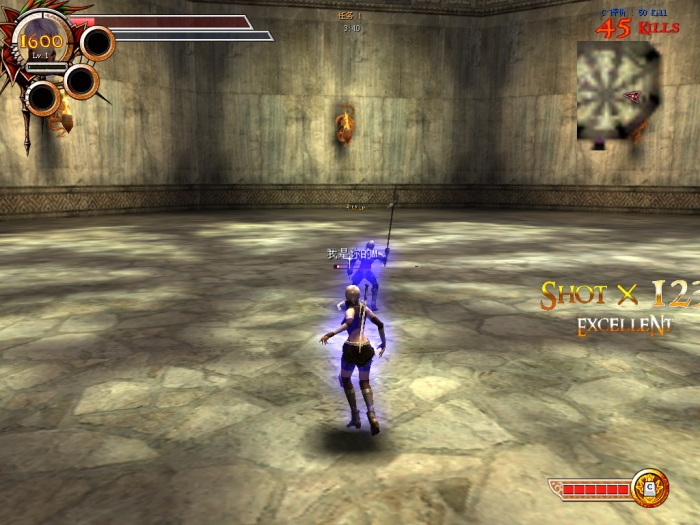700x525 pixels.
Task: Activate the golden flame special ability emblem
Action: click(649, 487)
